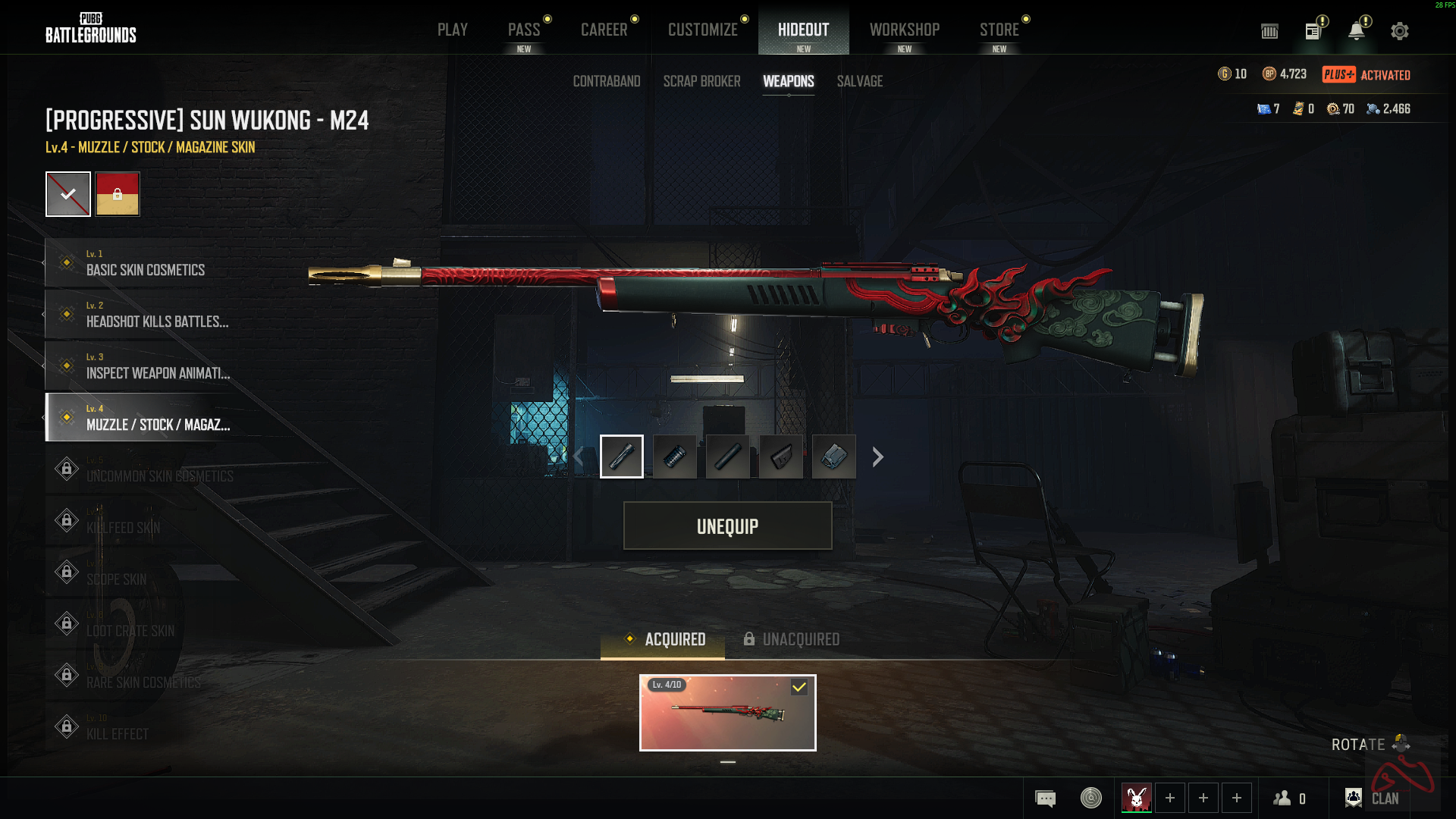Click the notification bell icon
This screenshot has height=819, width=1456.
coord(1357,30)
